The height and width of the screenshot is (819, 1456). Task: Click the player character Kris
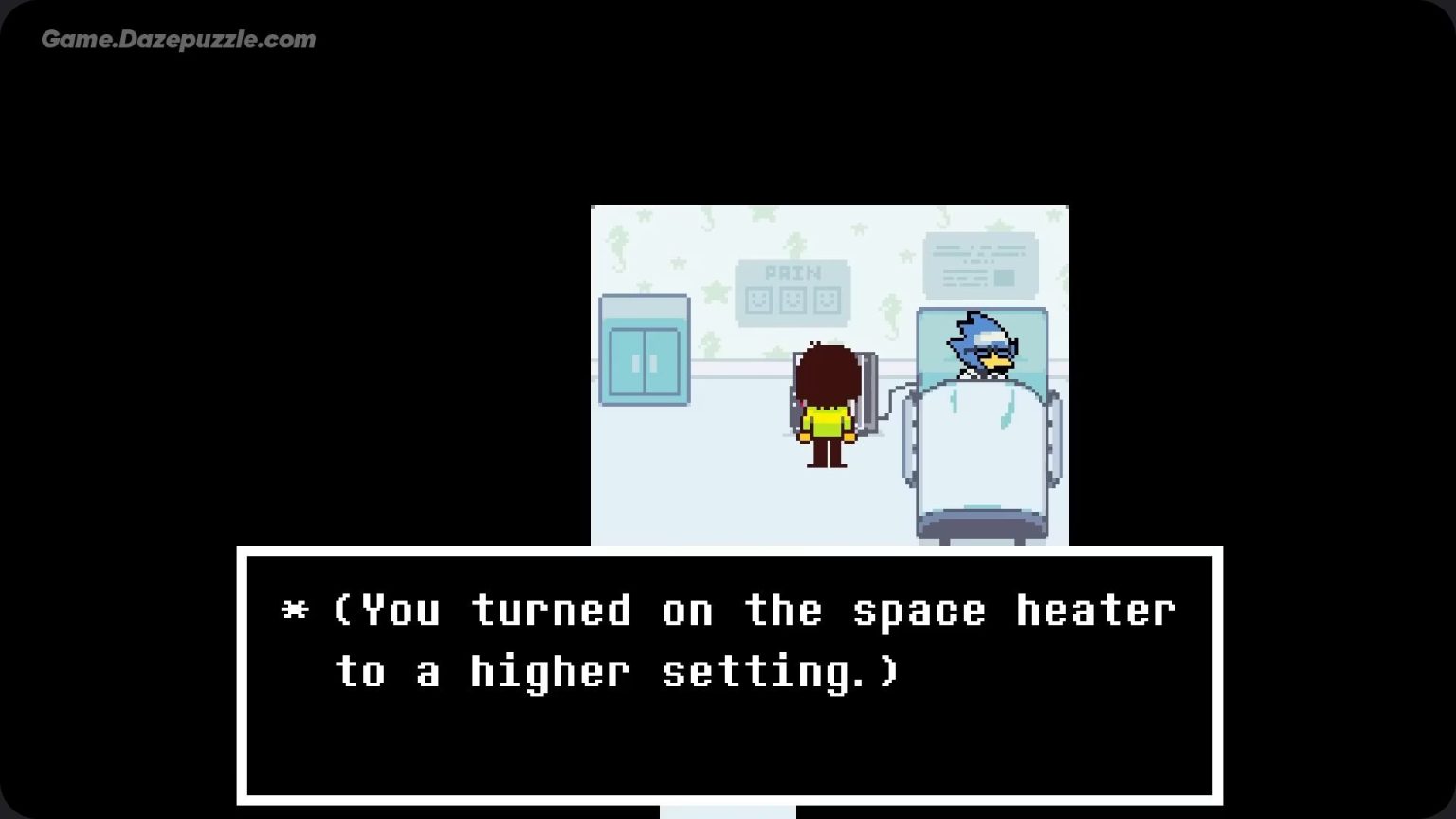(828, 408)
